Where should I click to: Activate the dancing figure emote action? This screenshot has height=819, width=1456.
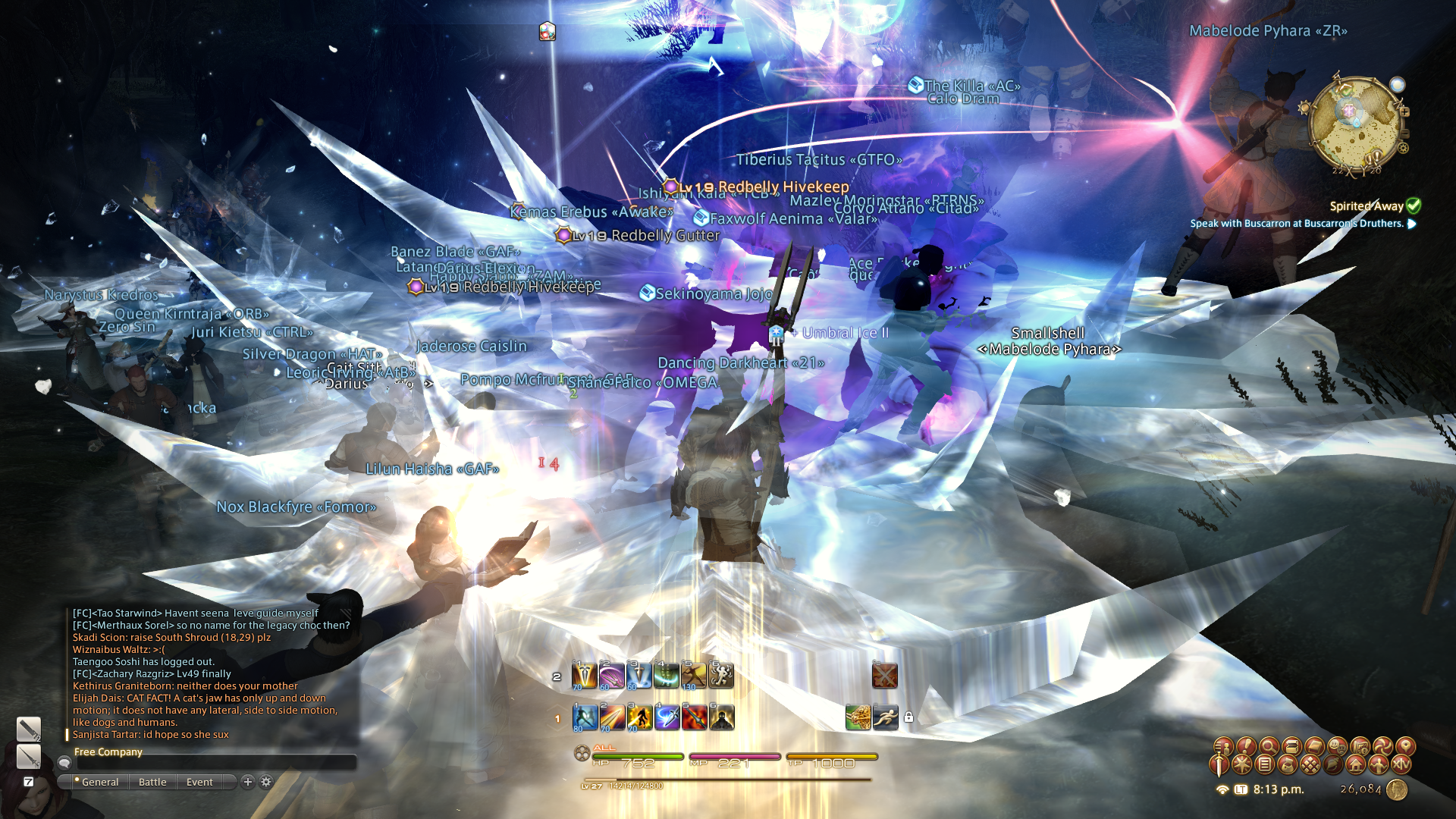(721, 675)
